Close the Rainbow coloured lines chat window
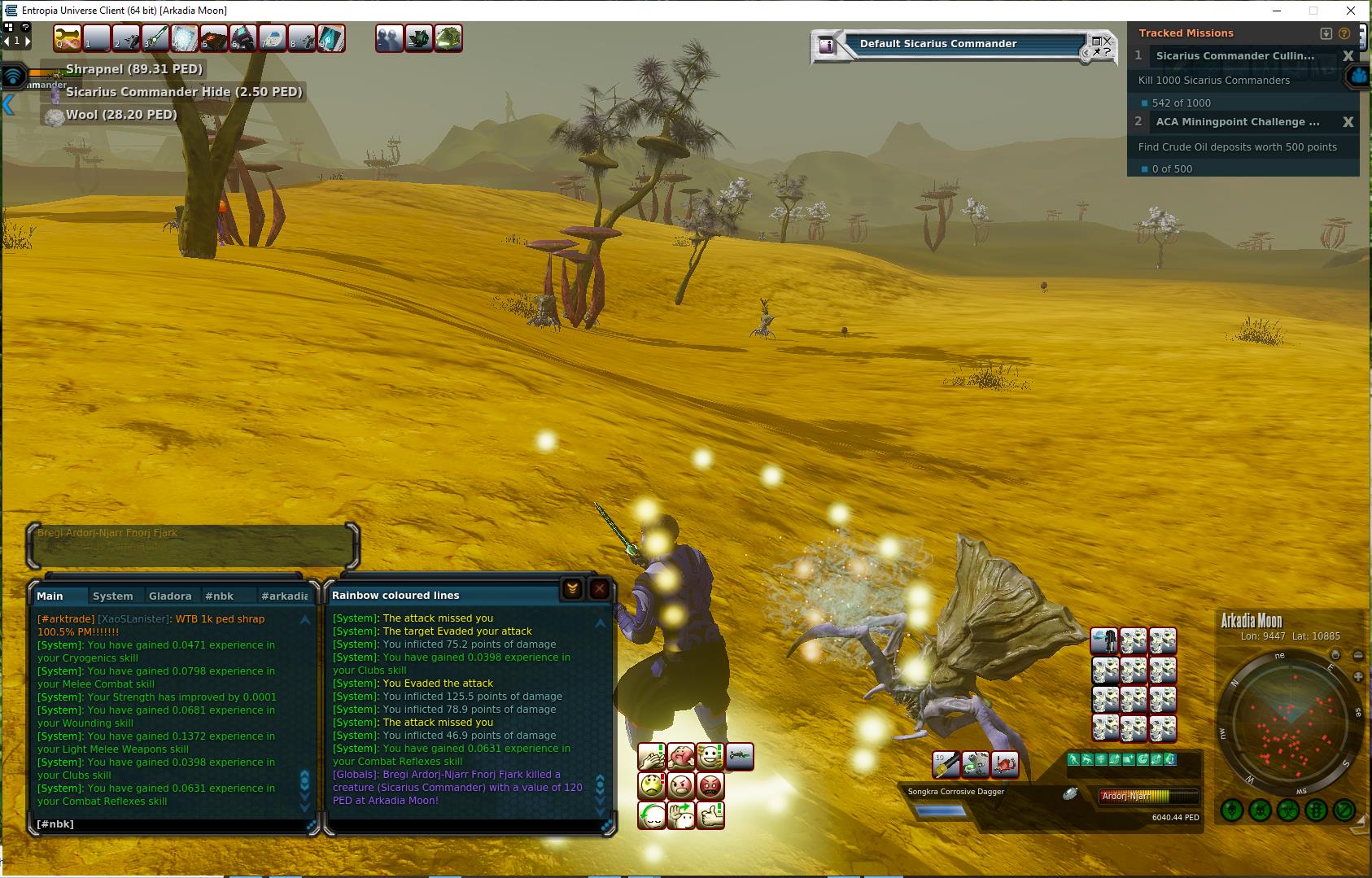This screenshot has width=1372, height=878. [600, 588]
